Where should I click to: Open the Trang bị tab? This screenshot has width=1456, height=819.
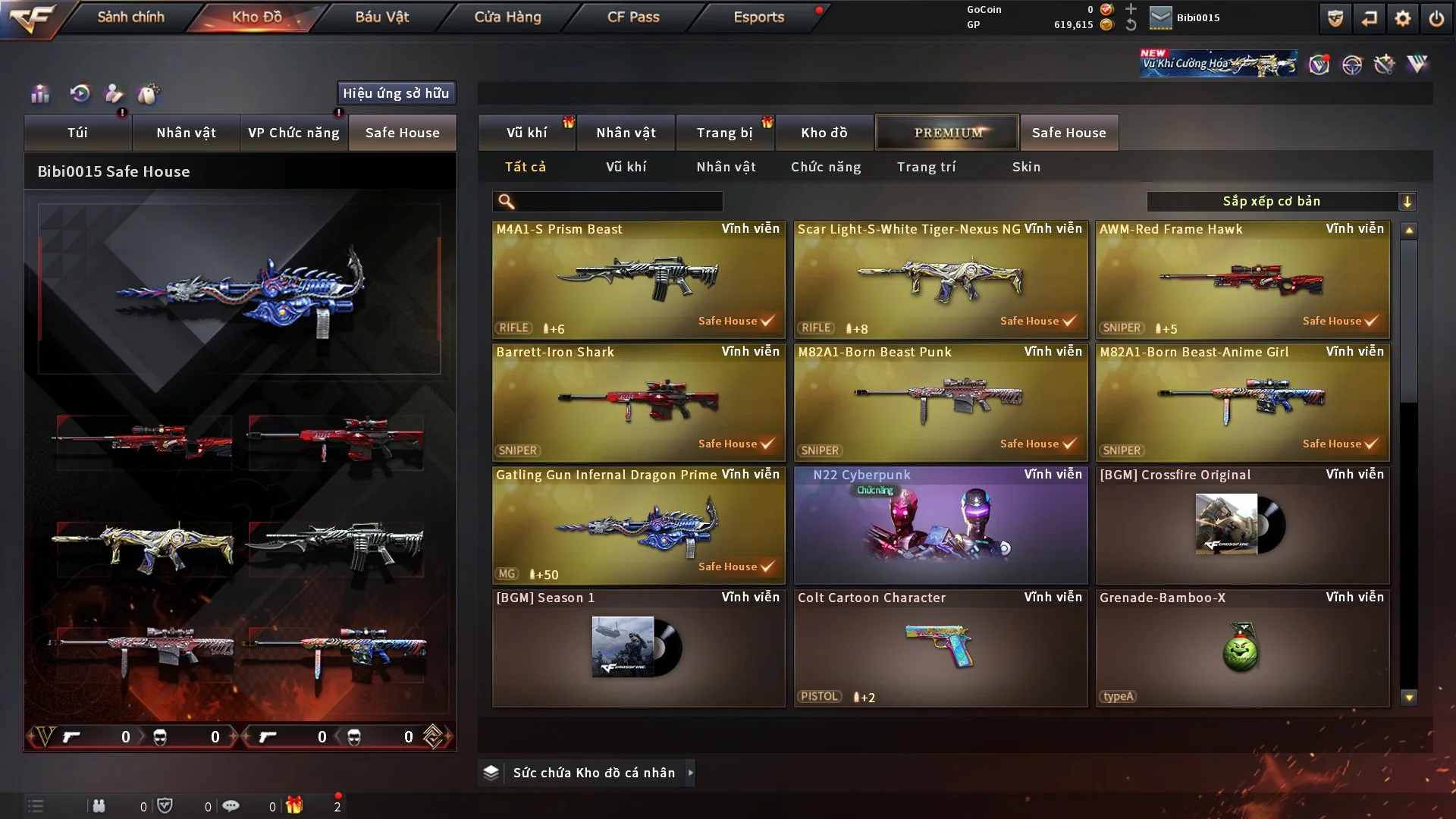724,133
